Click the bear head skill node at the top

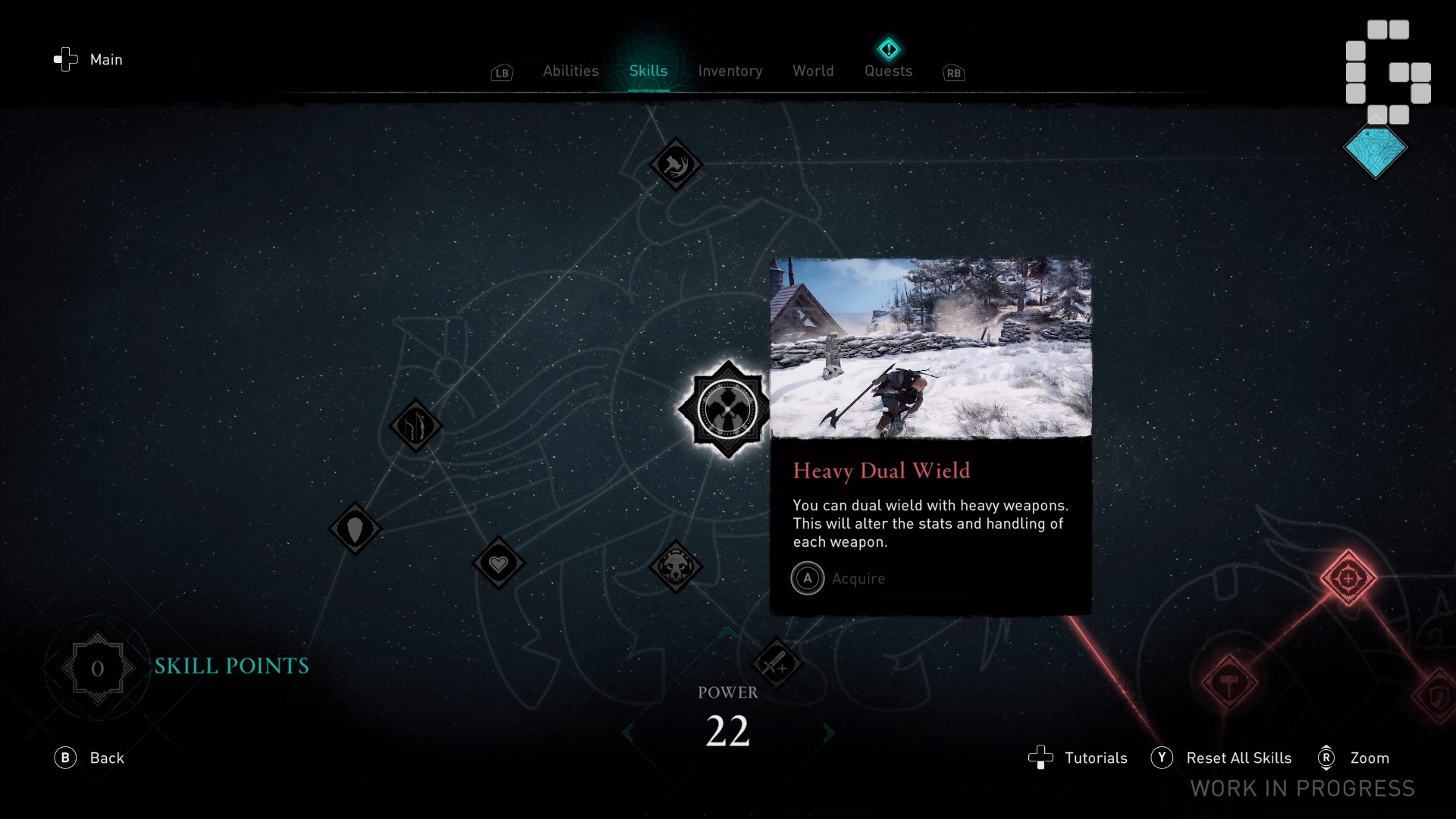click(x=676, y=165)
